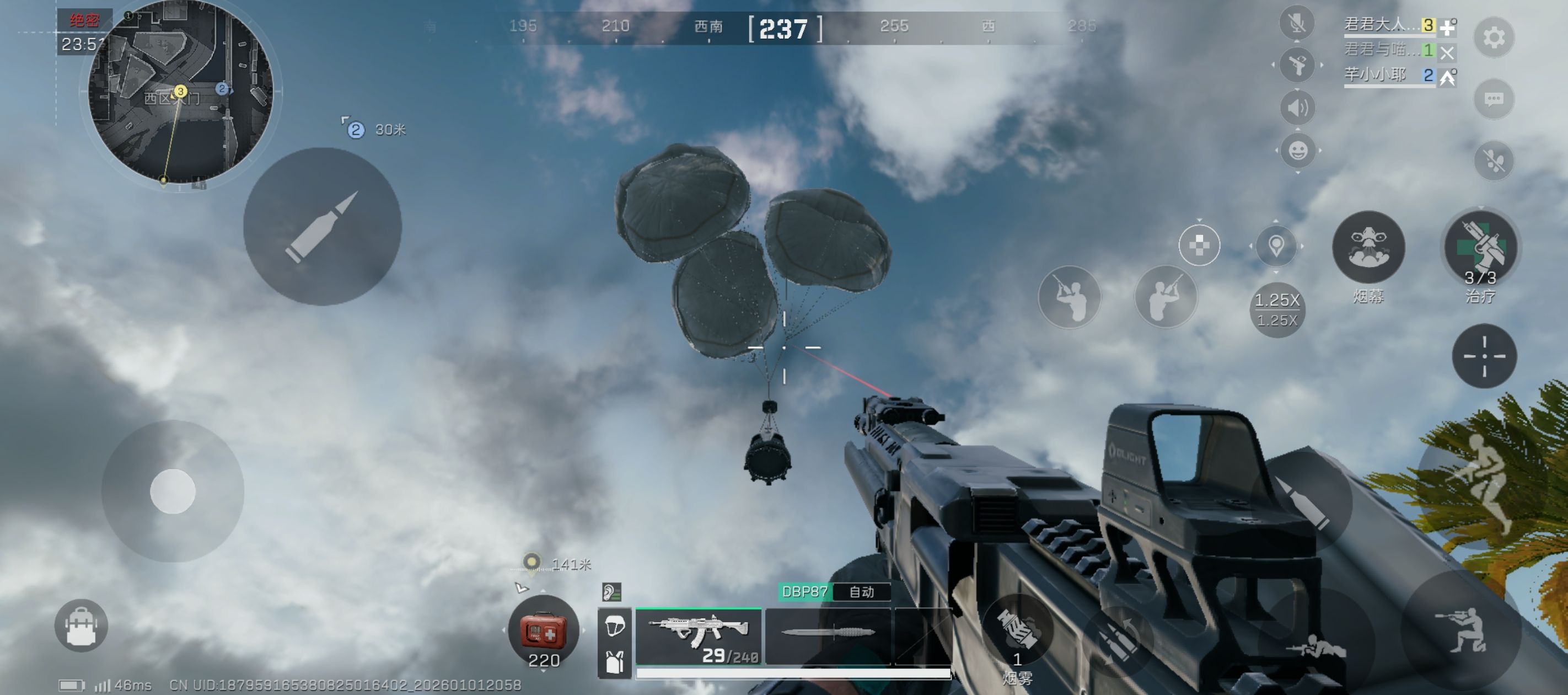Toggle the 自动 fire mode label
The height and width of the screenshot is (695, 1568).
[861, 591]
